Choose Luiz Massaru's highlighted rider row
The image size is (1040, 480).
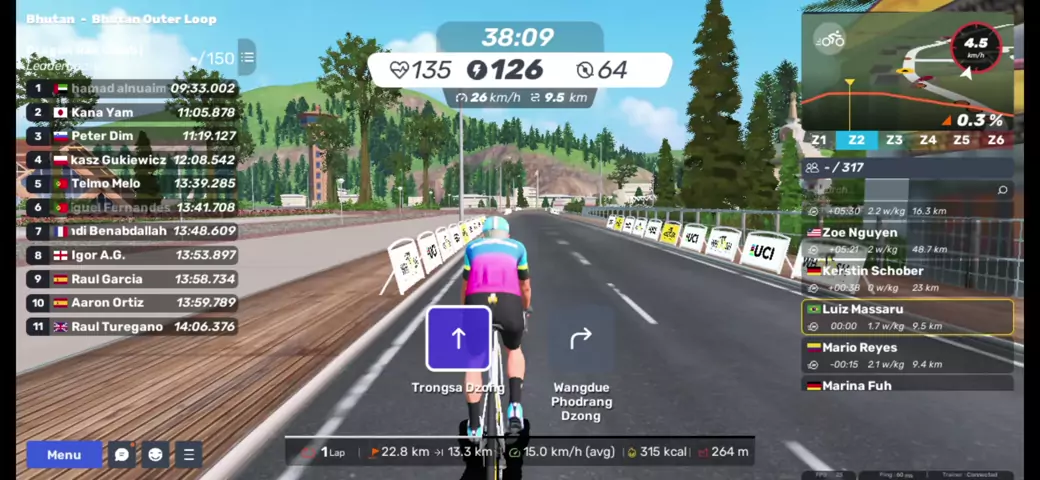tap(908, 317)
